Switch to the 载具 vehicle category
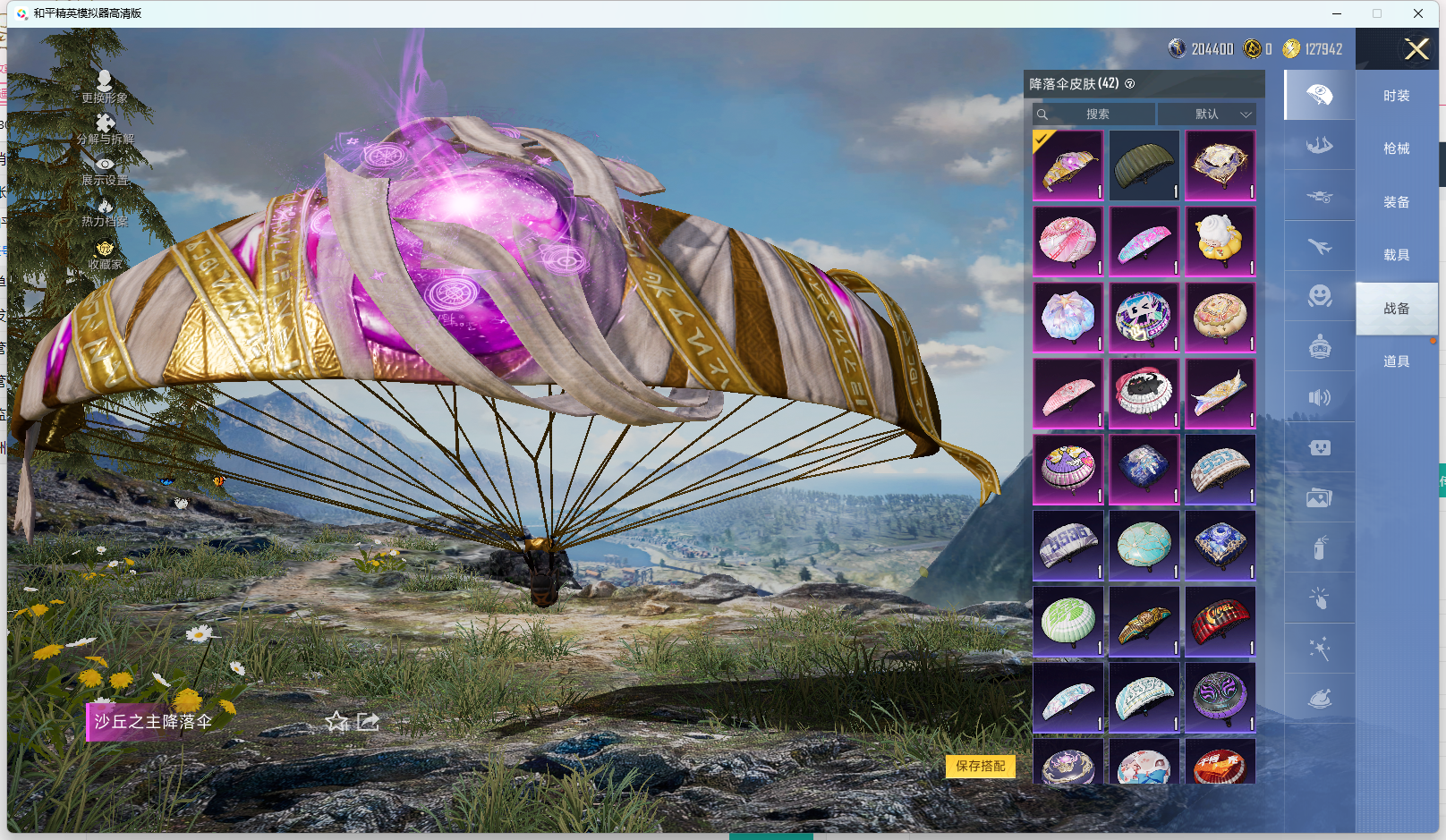1446x840 pixels. (x=1396, y=255)
